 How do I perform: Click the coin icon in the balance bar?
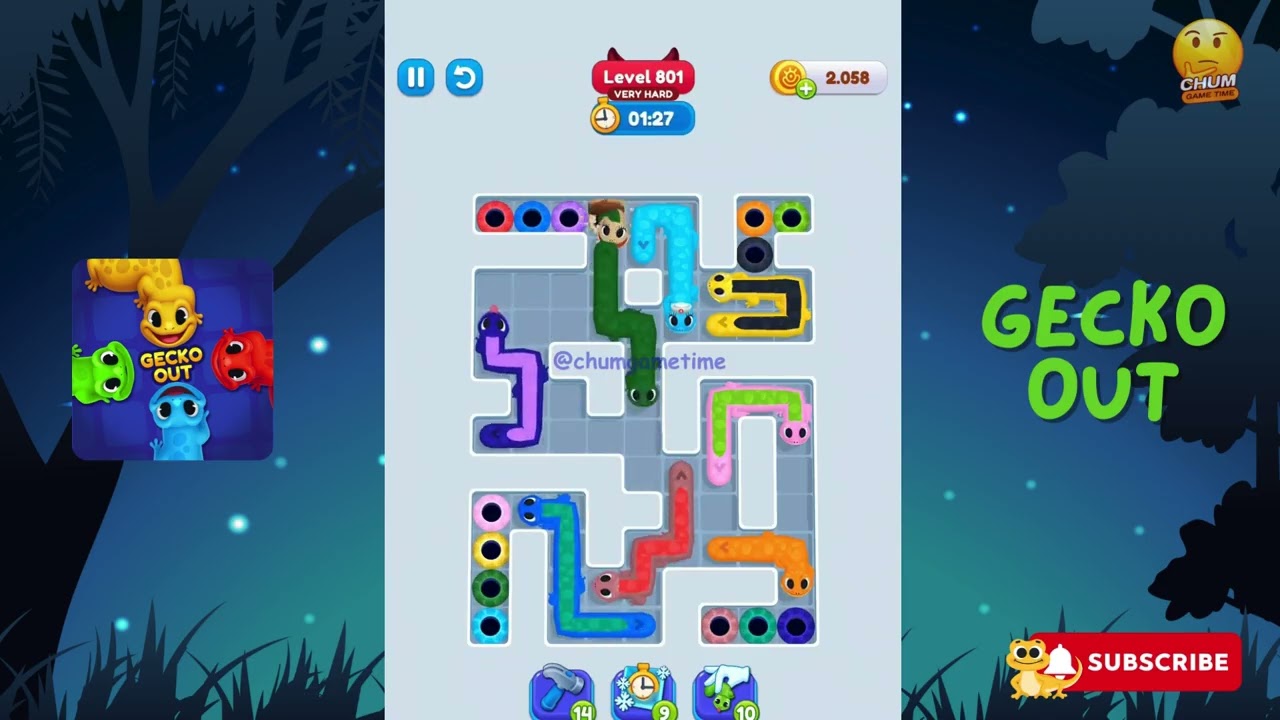pos(789,77)
